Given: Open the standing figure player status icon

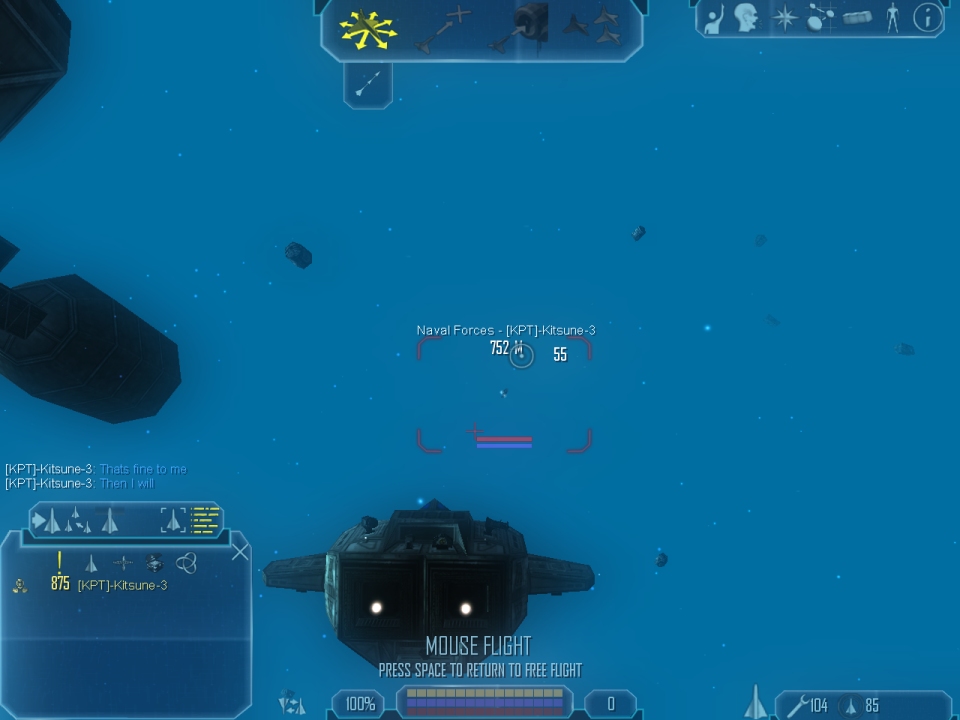Looking at the screenshot, I should click(x=892, y=19).
